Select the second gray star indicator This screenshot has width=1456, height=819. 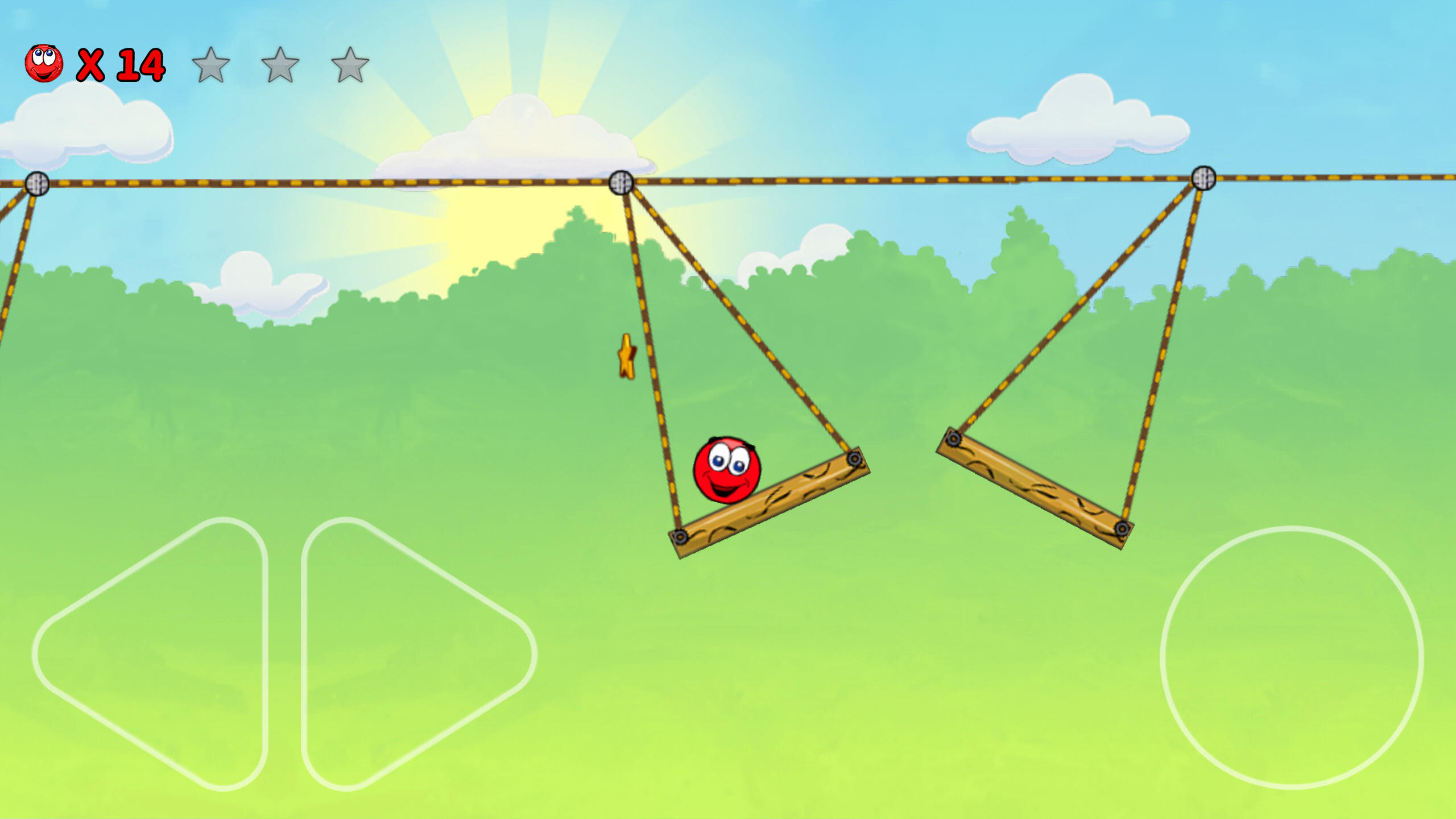(280, 67)
